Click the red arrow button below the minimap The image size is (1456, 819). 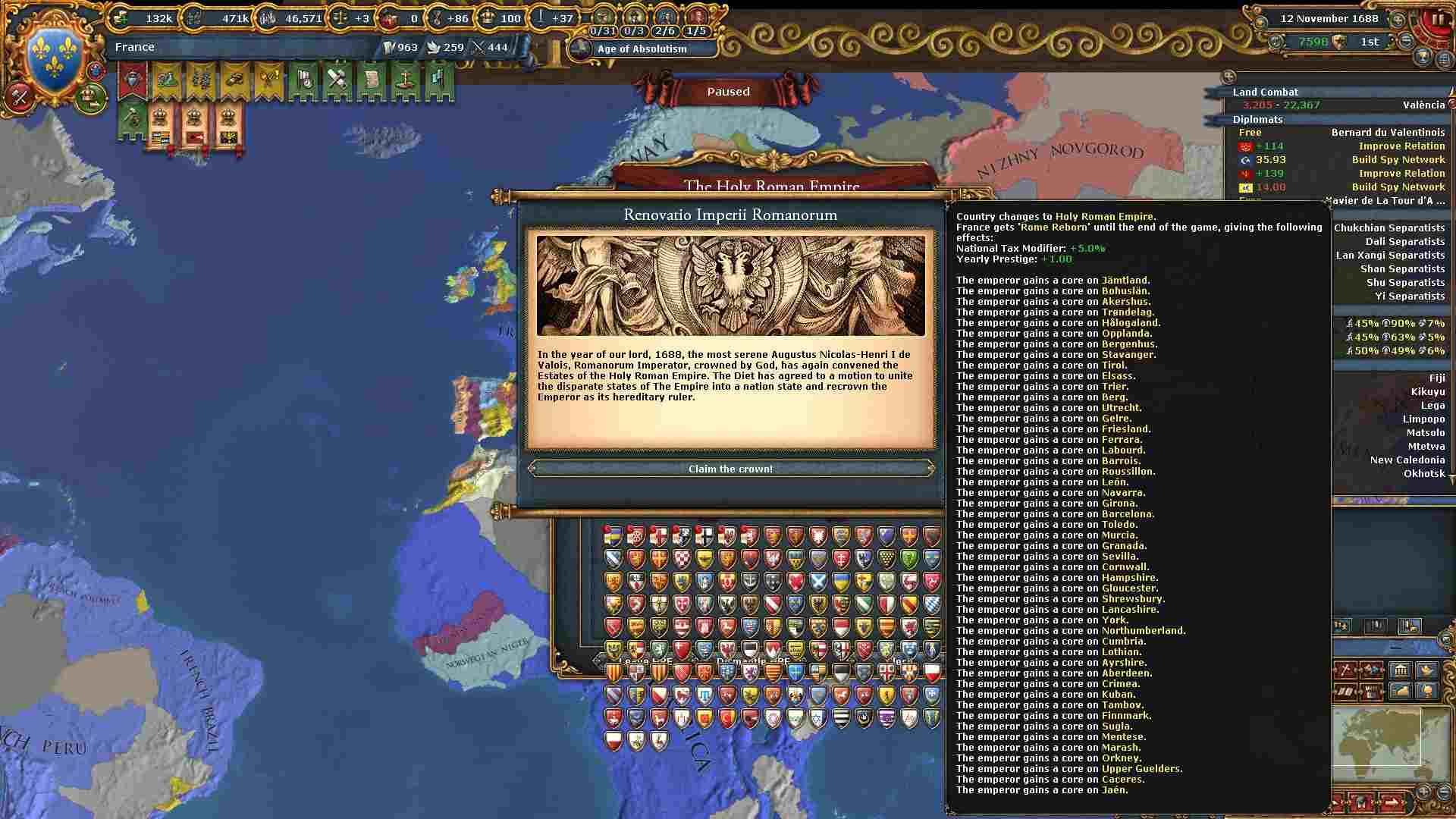1391,801
